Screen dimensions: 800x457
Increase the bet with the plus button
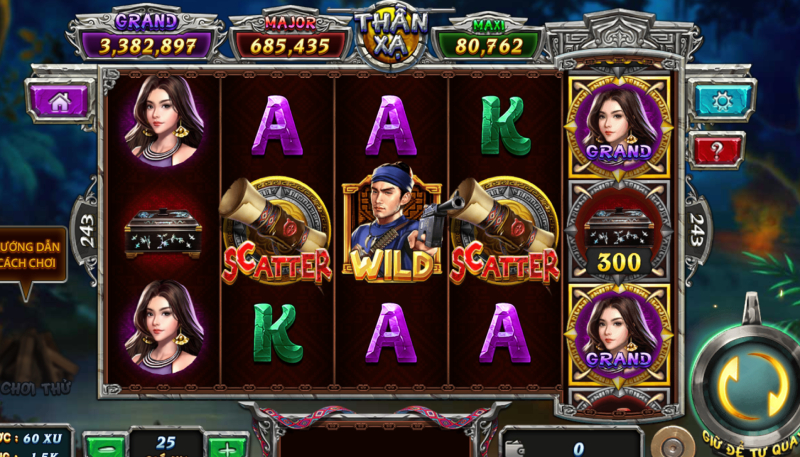(x=227, y=446)
